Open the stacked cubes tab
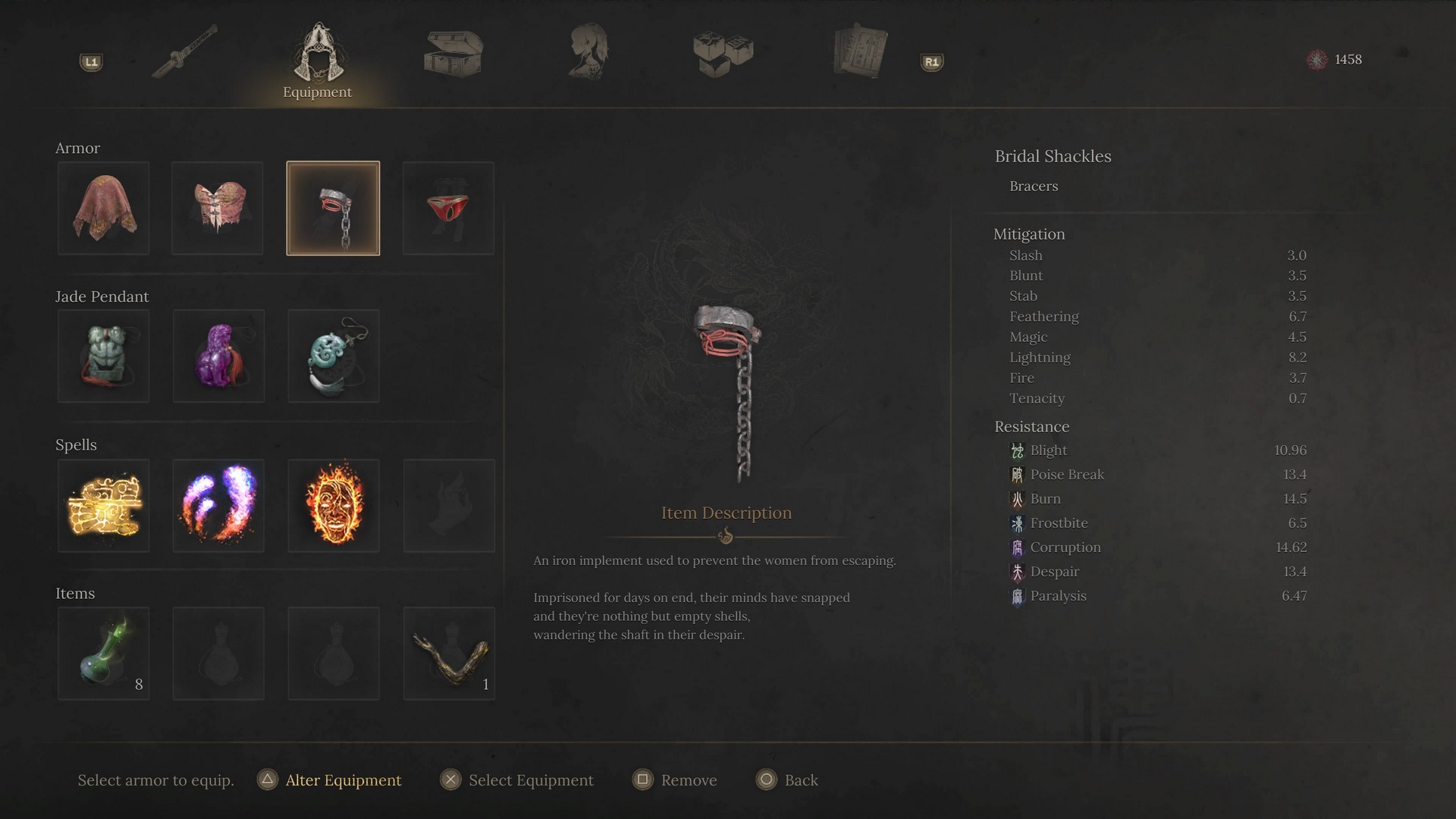This screenshot has width=1456, height=819. [723, 53]
